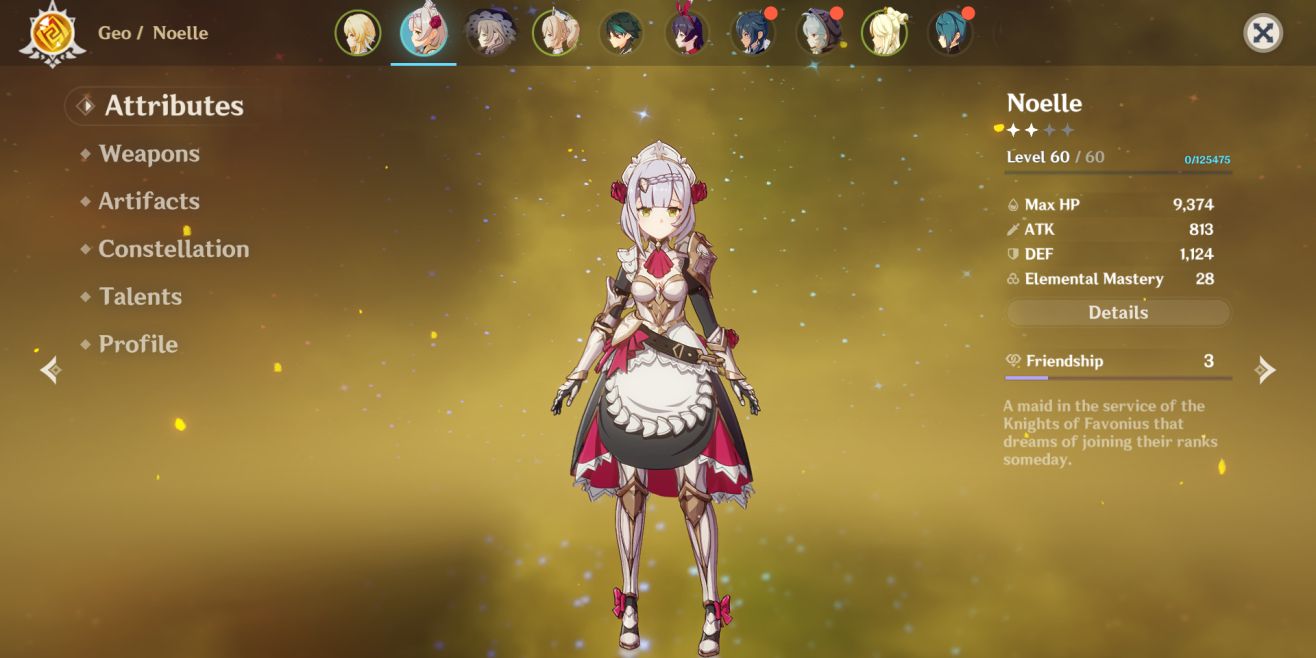This screenshot has width=1316, height=658.
Task: Select the blonde Traveler portrait
Action: (357, 33)
